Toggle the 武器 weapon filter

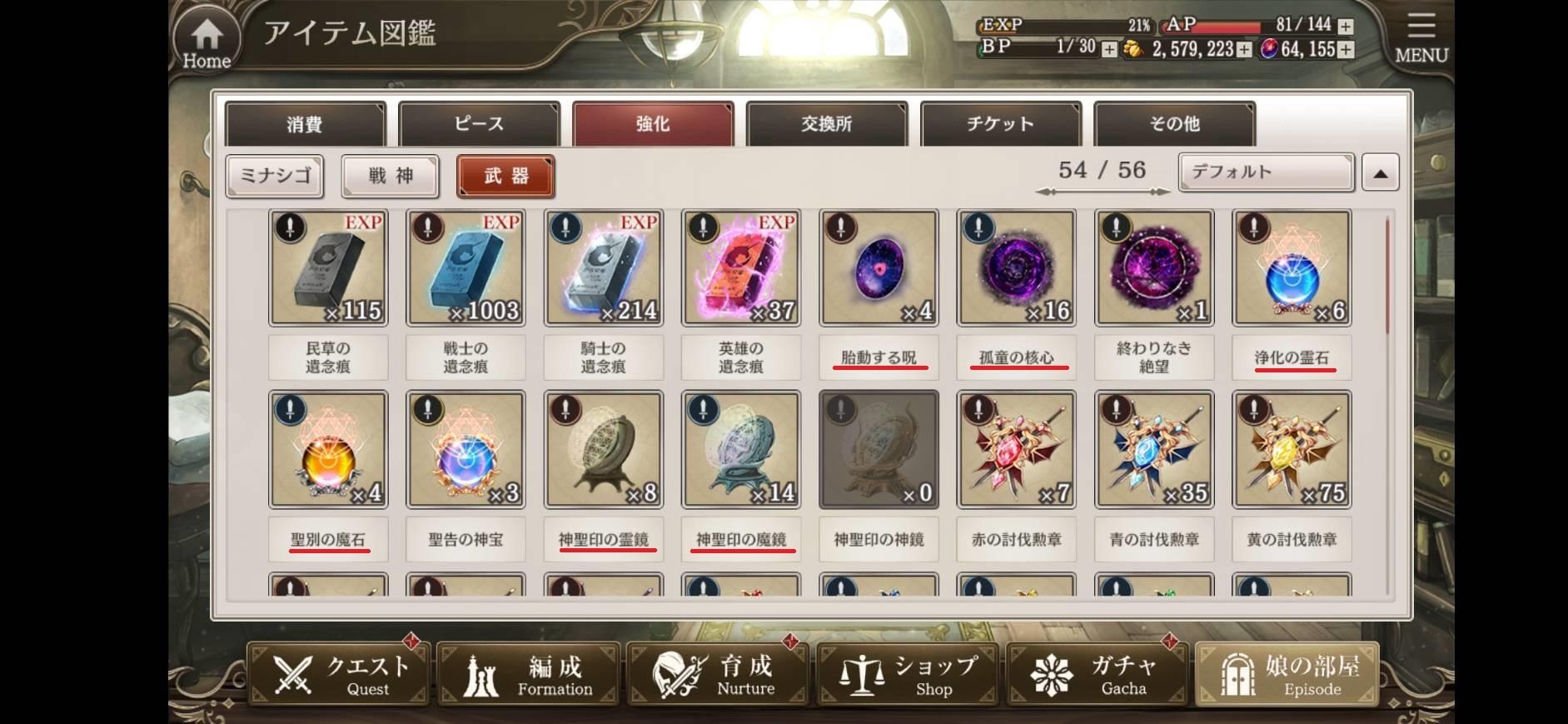click(x=505, y=176)
